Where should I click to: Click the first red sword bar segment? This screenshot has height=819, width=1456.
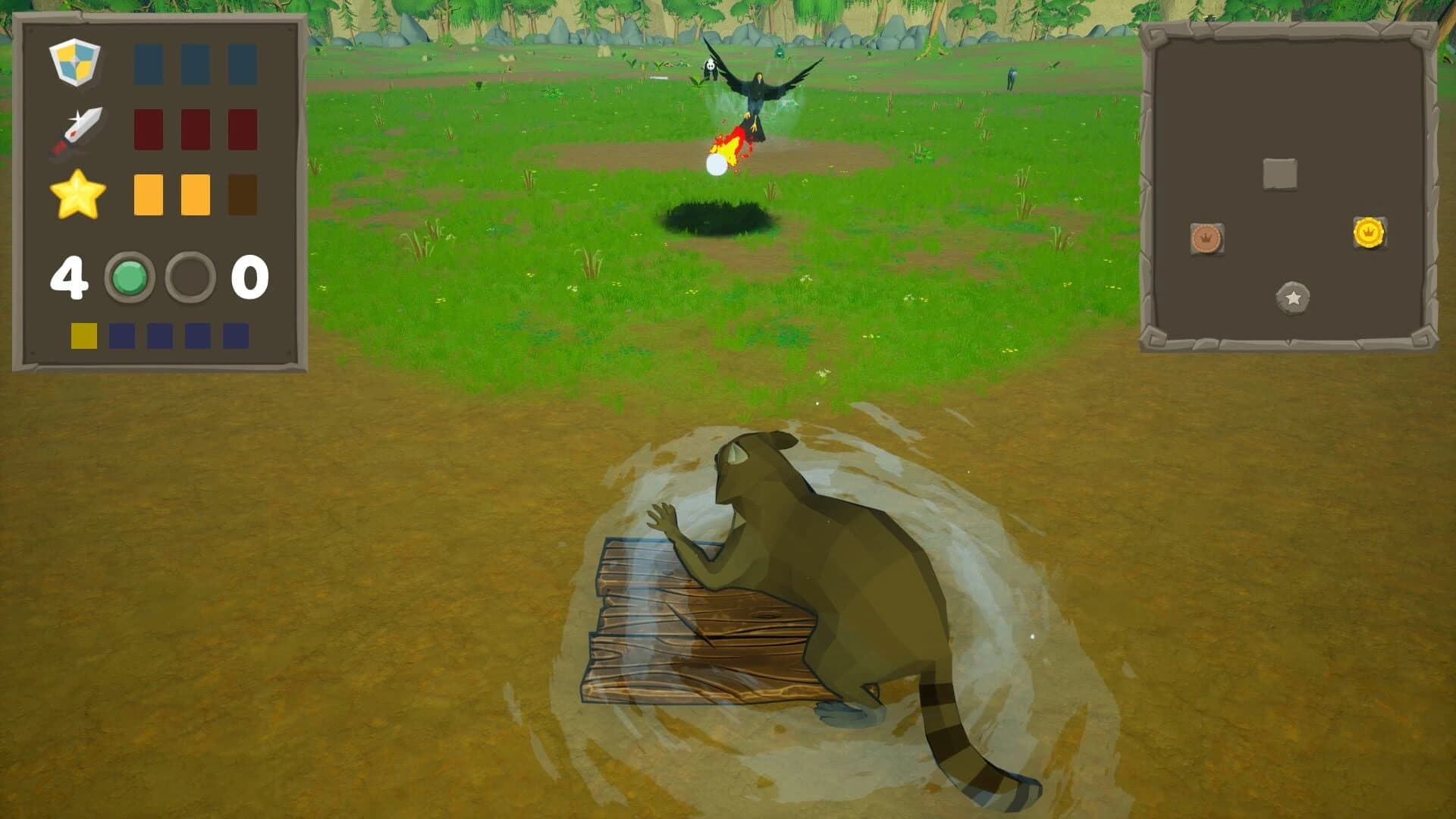(x=147, y=129)
